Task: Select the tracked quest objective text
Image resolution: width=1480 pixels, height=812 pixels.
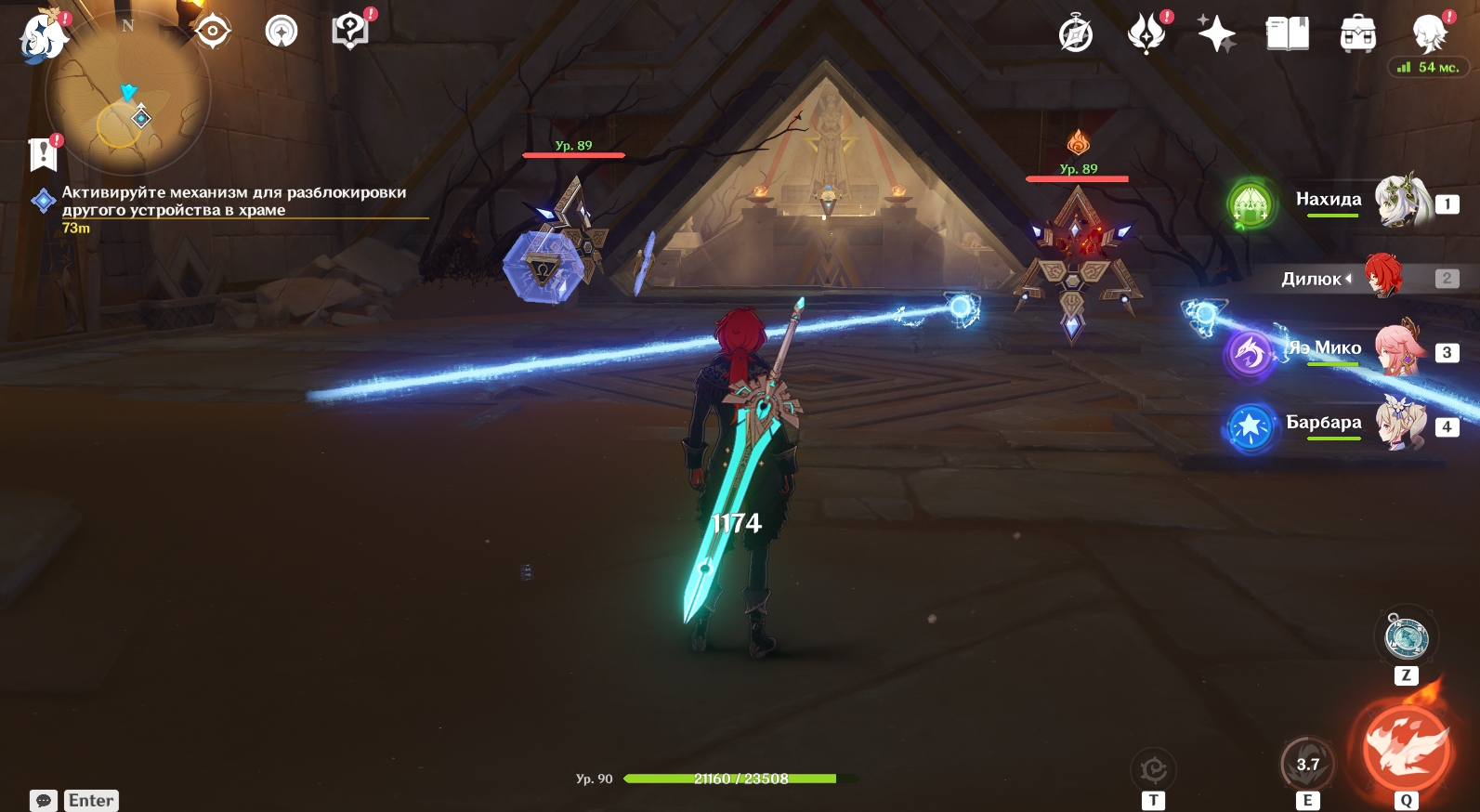Action: click(x=233, y=201)
